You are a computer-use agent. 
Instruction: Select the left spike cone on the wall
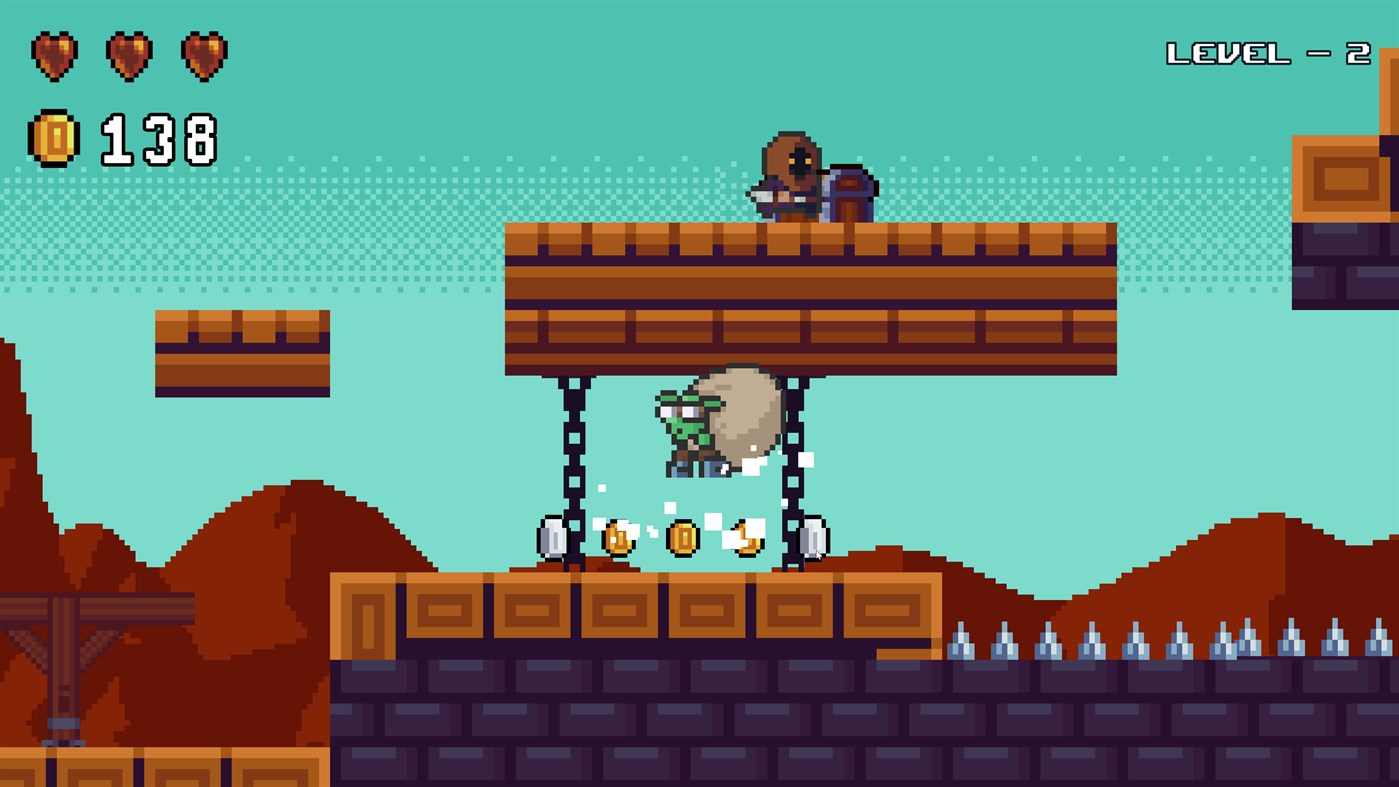point(963,640)
